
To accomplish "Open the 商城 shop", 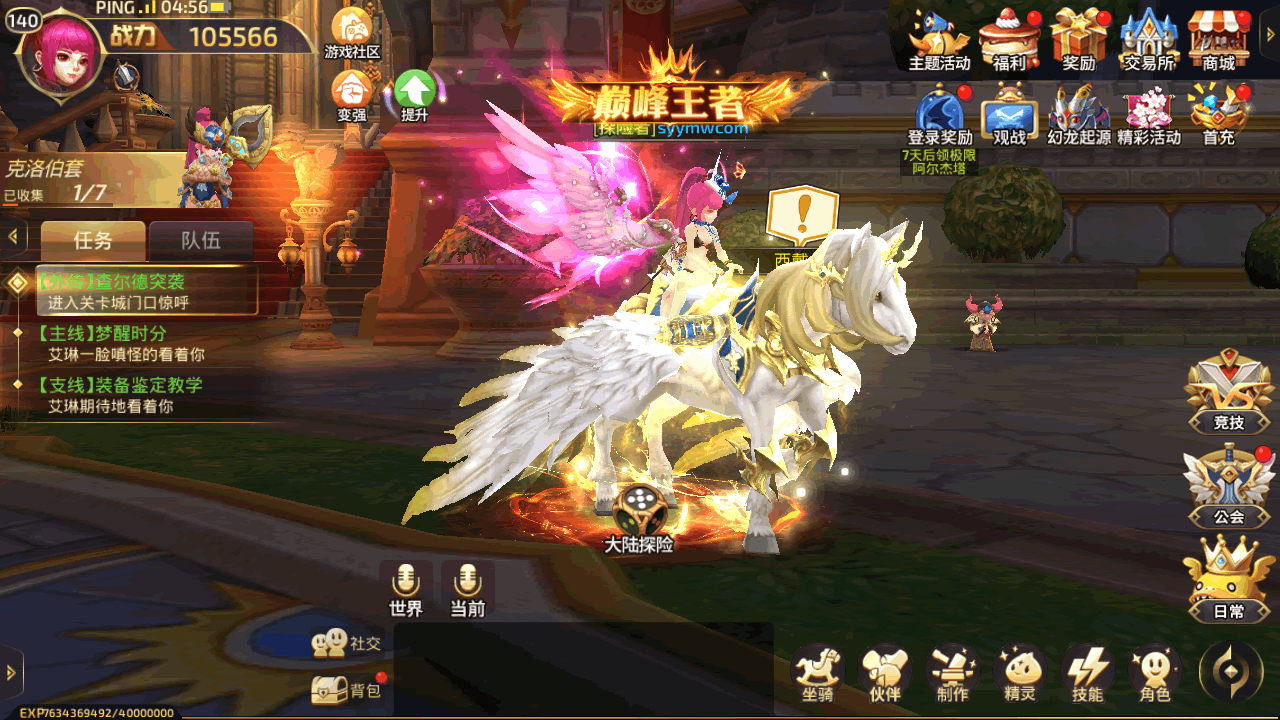I will pyautogui.click(x=1218, y=38).
